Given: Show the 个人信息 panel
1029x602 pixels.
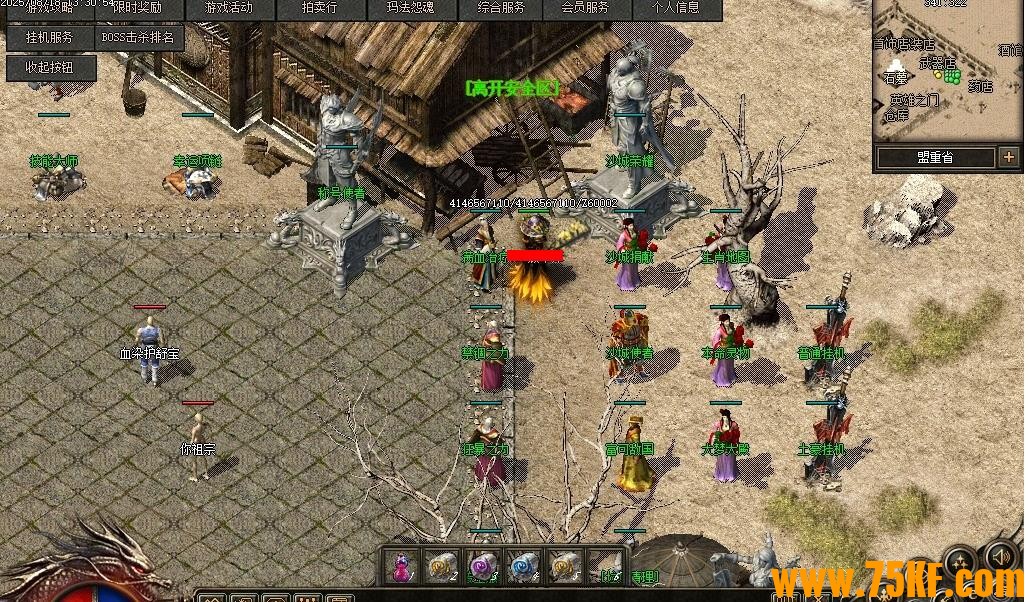Looking at the screenshot, I should pos(676,8).
